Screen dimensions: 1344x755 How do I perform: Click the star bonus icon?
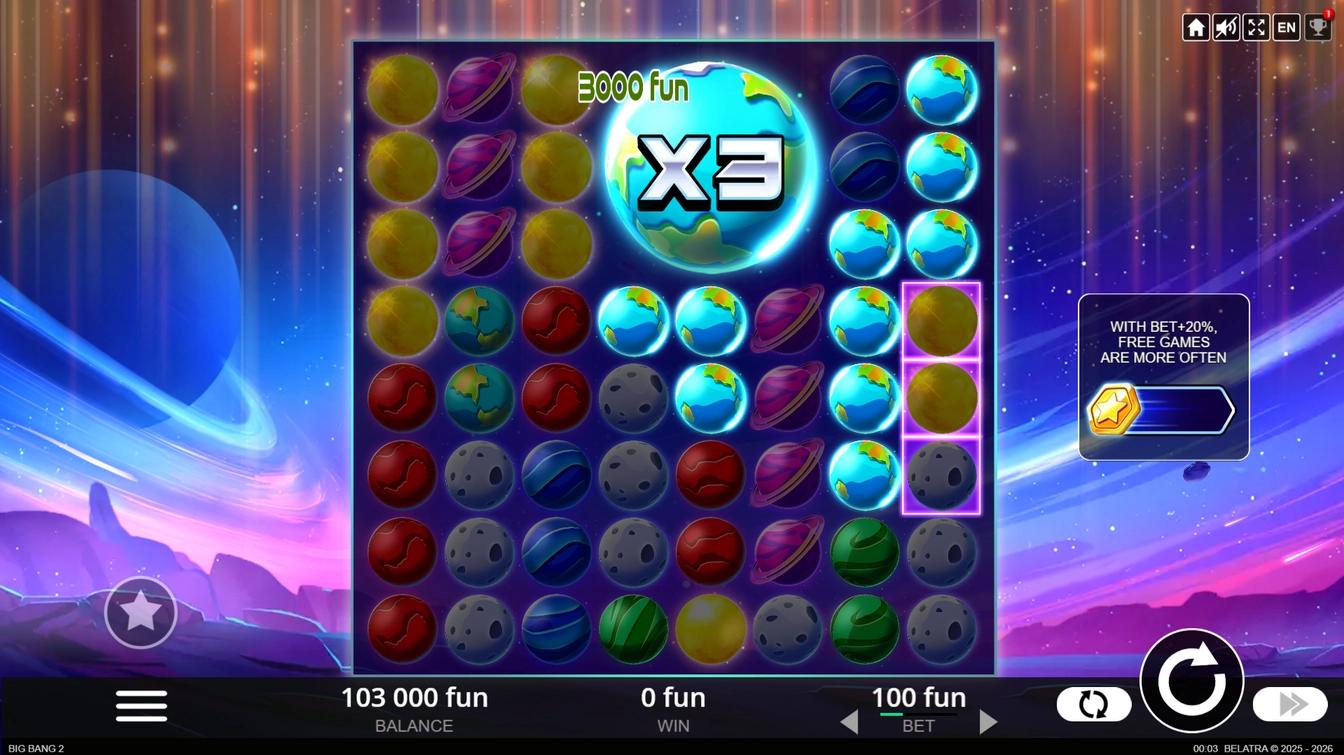(140, 612)
